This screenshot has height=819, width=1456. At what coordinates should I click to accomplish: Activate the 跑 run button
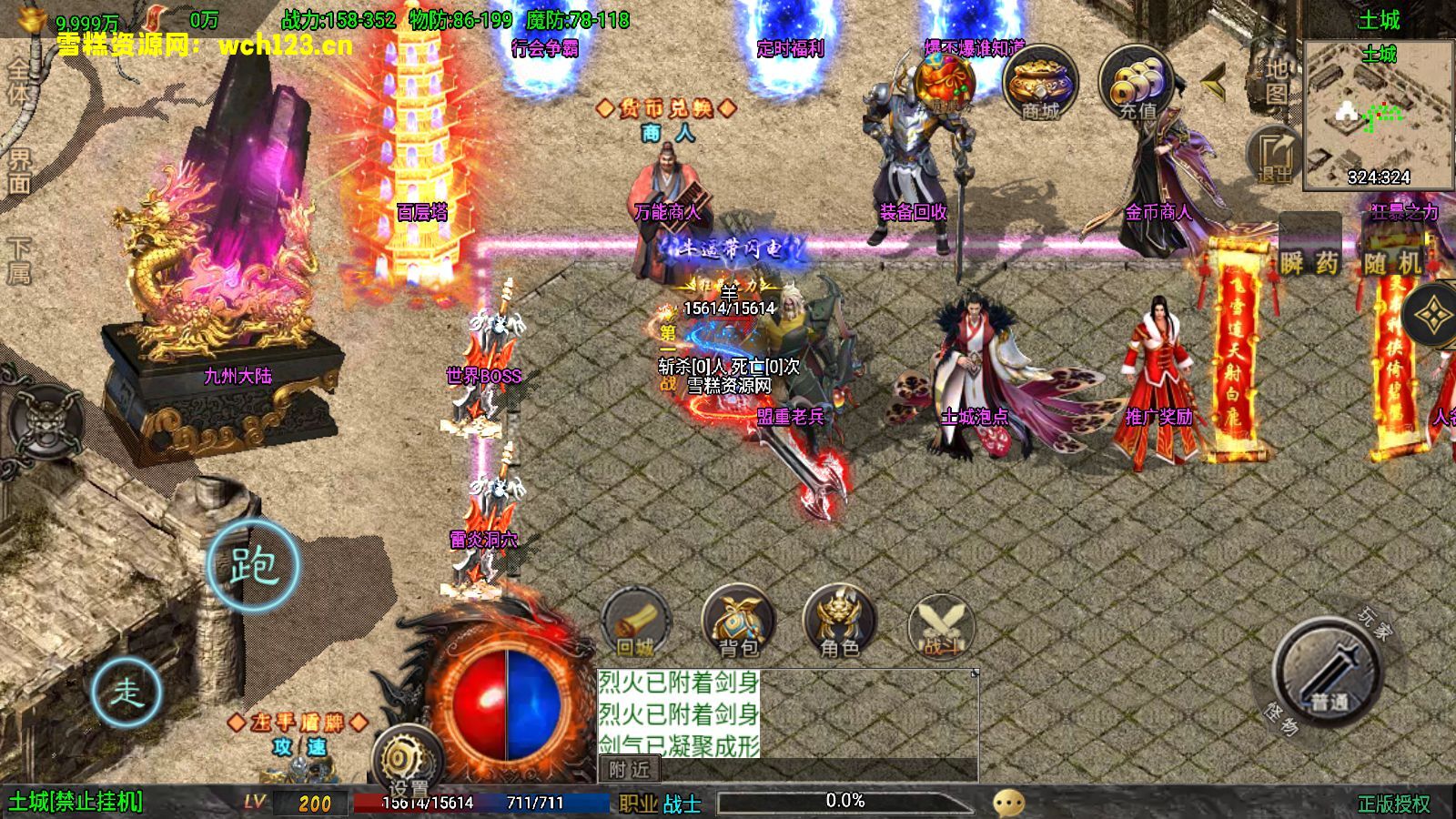(x=253, y=565)
